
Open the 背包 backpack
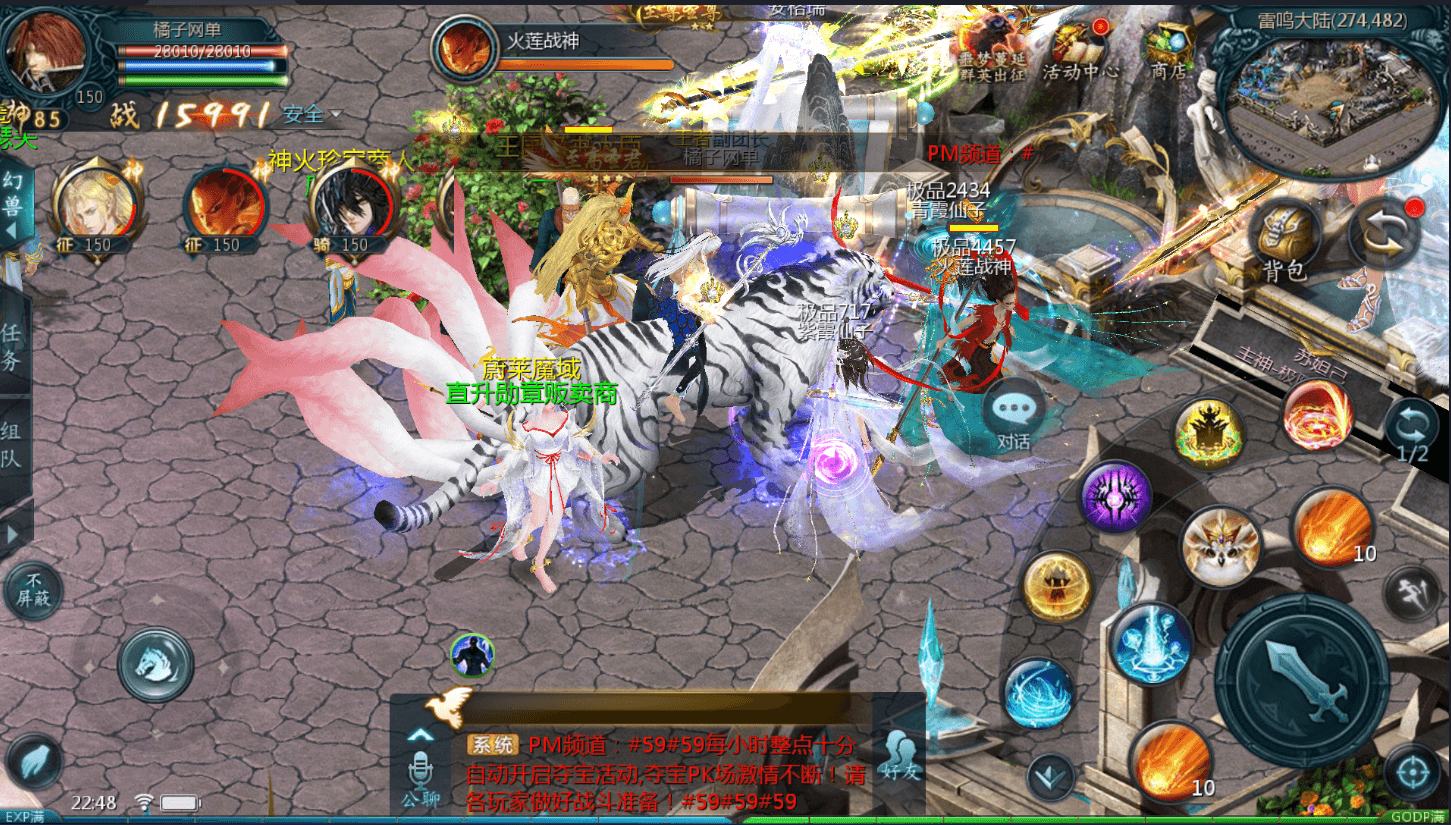point(1284,238)
